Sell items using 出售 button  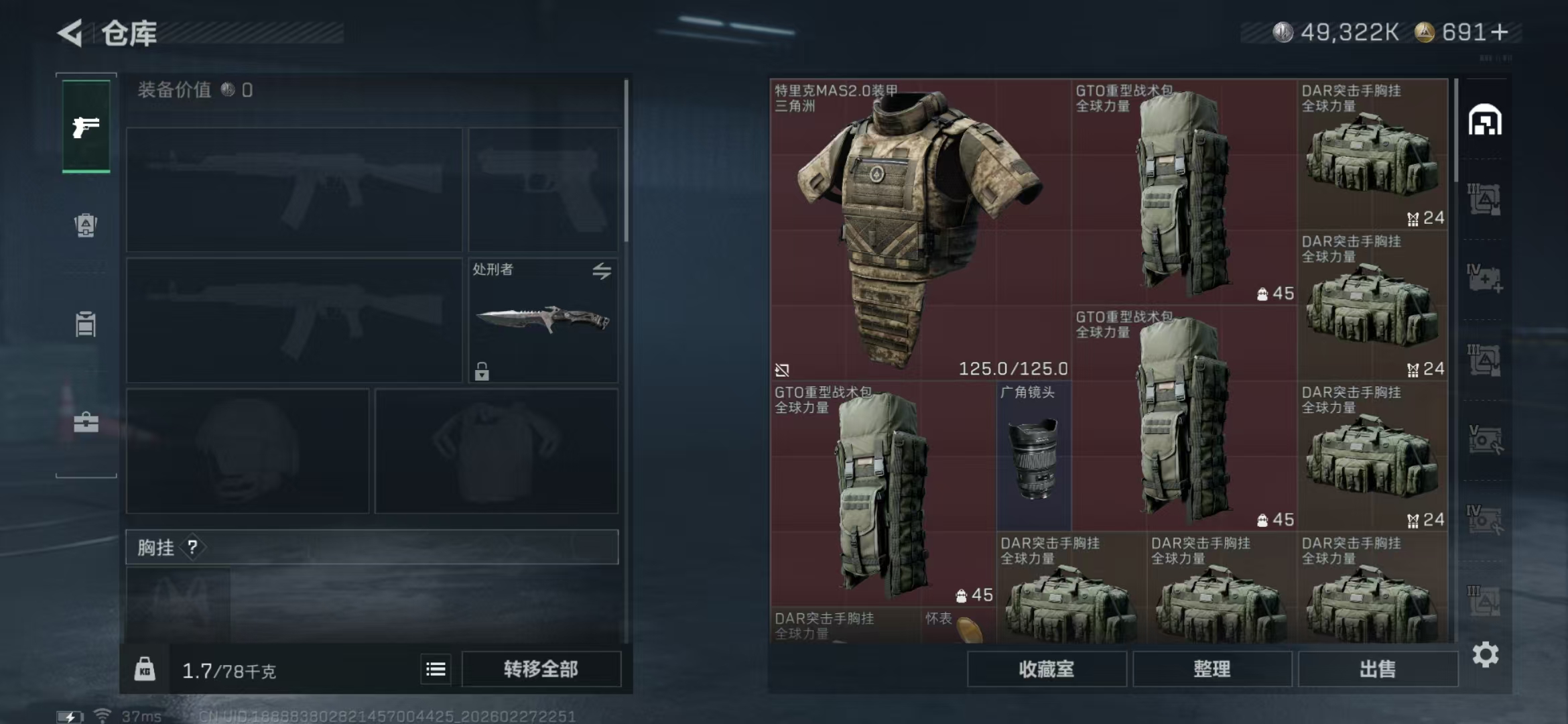point(1378,669)
